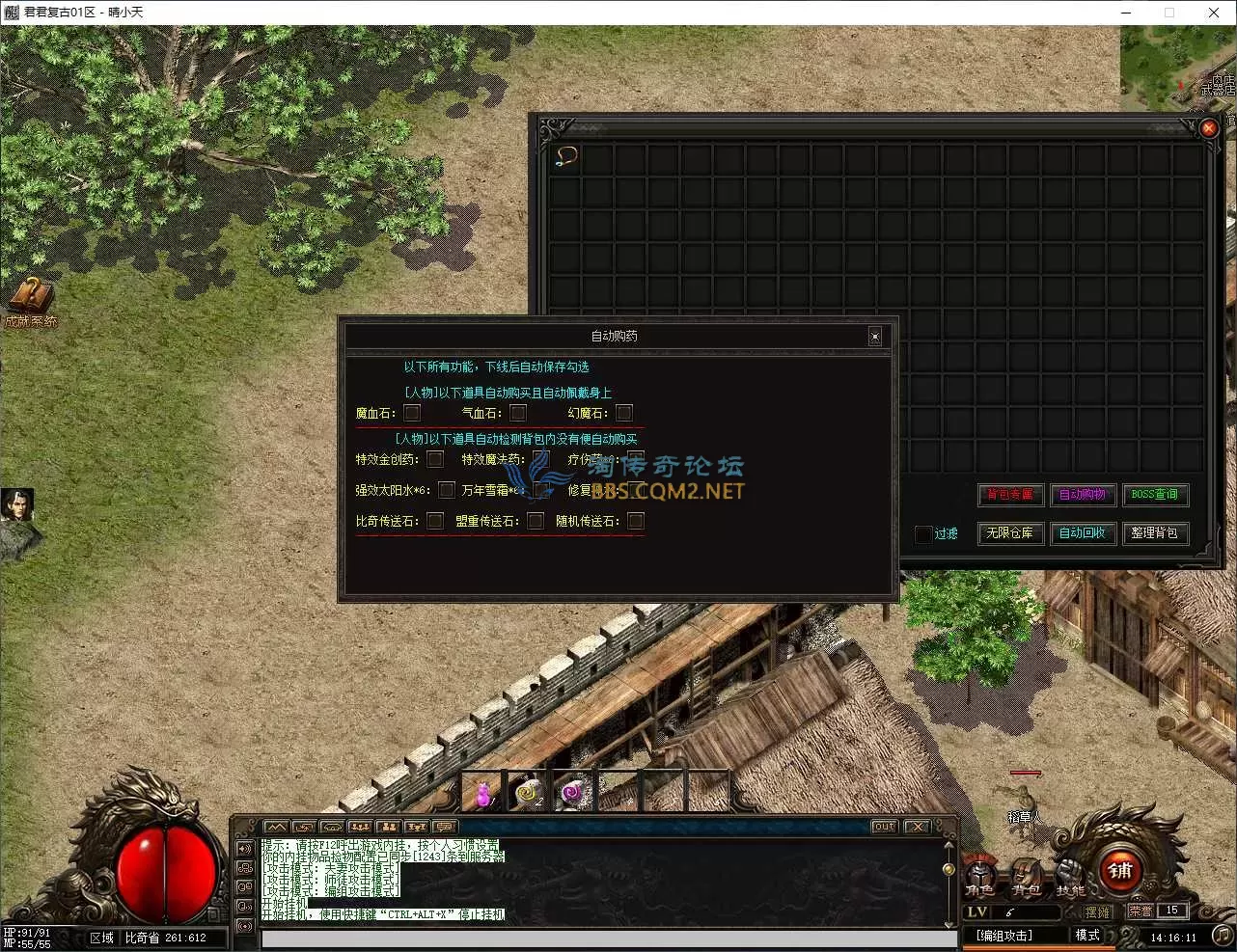Toggle the 过滤 filter checkbox
The image size is (1237, 952).
(x=923, y=533)
